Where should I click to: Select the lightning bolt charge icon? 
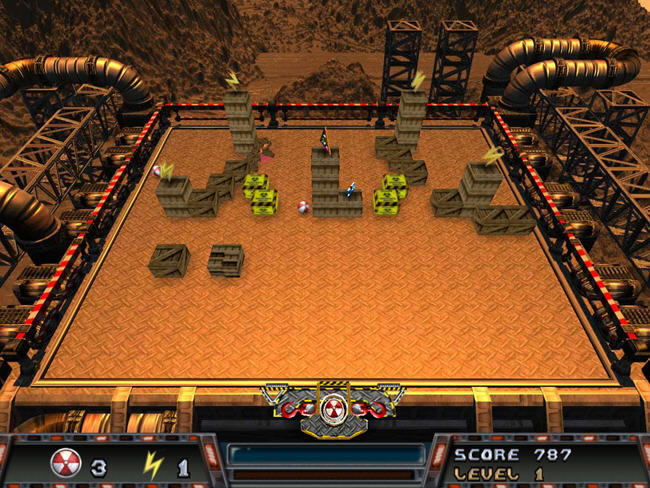coord(155,465)
